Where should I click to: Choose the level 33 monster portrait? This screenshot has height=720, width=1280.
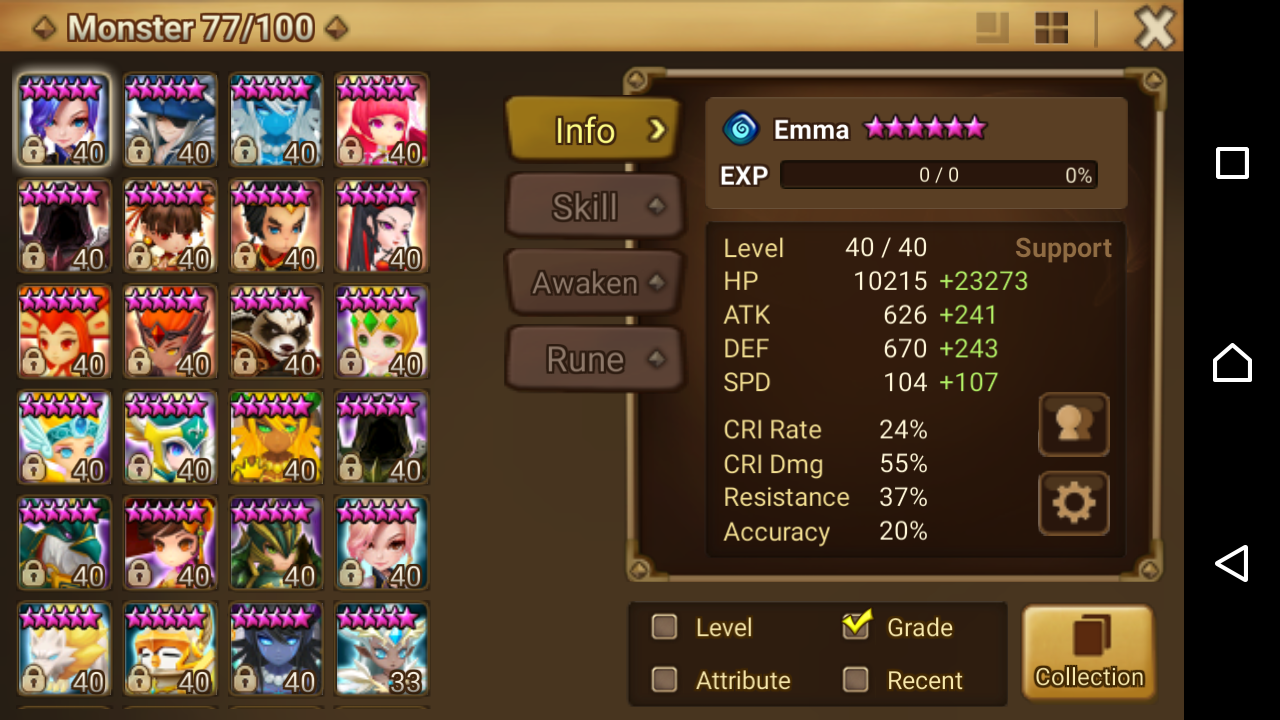click(381, 650)
